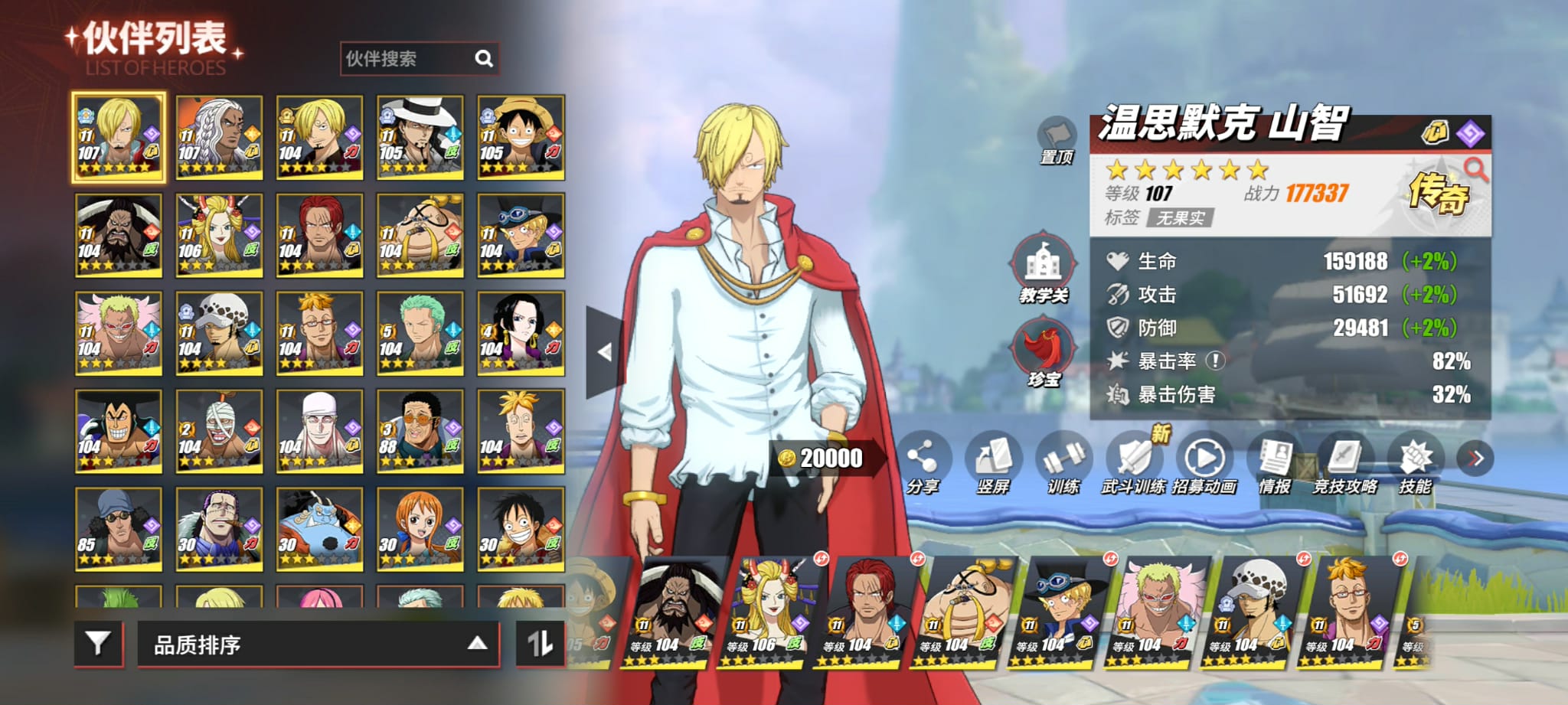Image resolution: width=1568 pixels, height=705 pixels.
Task: Show critical rate info exclamation icon
Action: point(1215,361)
